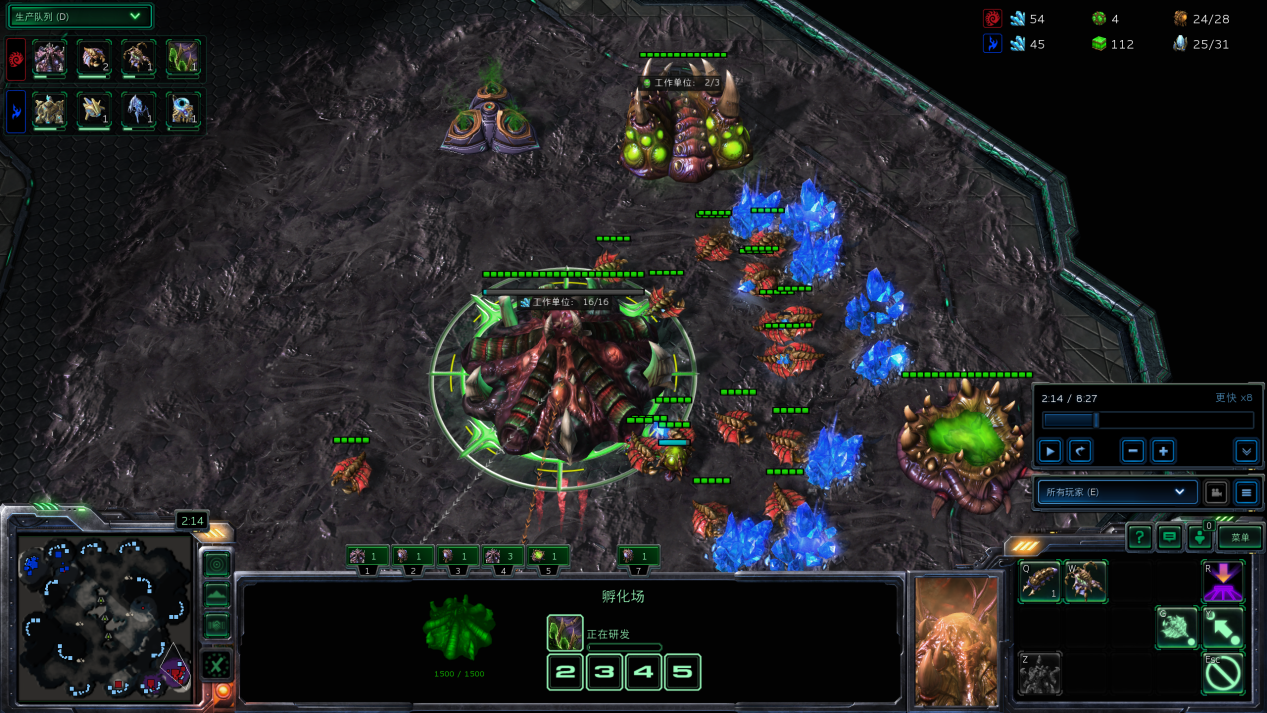Click the replay play button

coord(1050,451)
